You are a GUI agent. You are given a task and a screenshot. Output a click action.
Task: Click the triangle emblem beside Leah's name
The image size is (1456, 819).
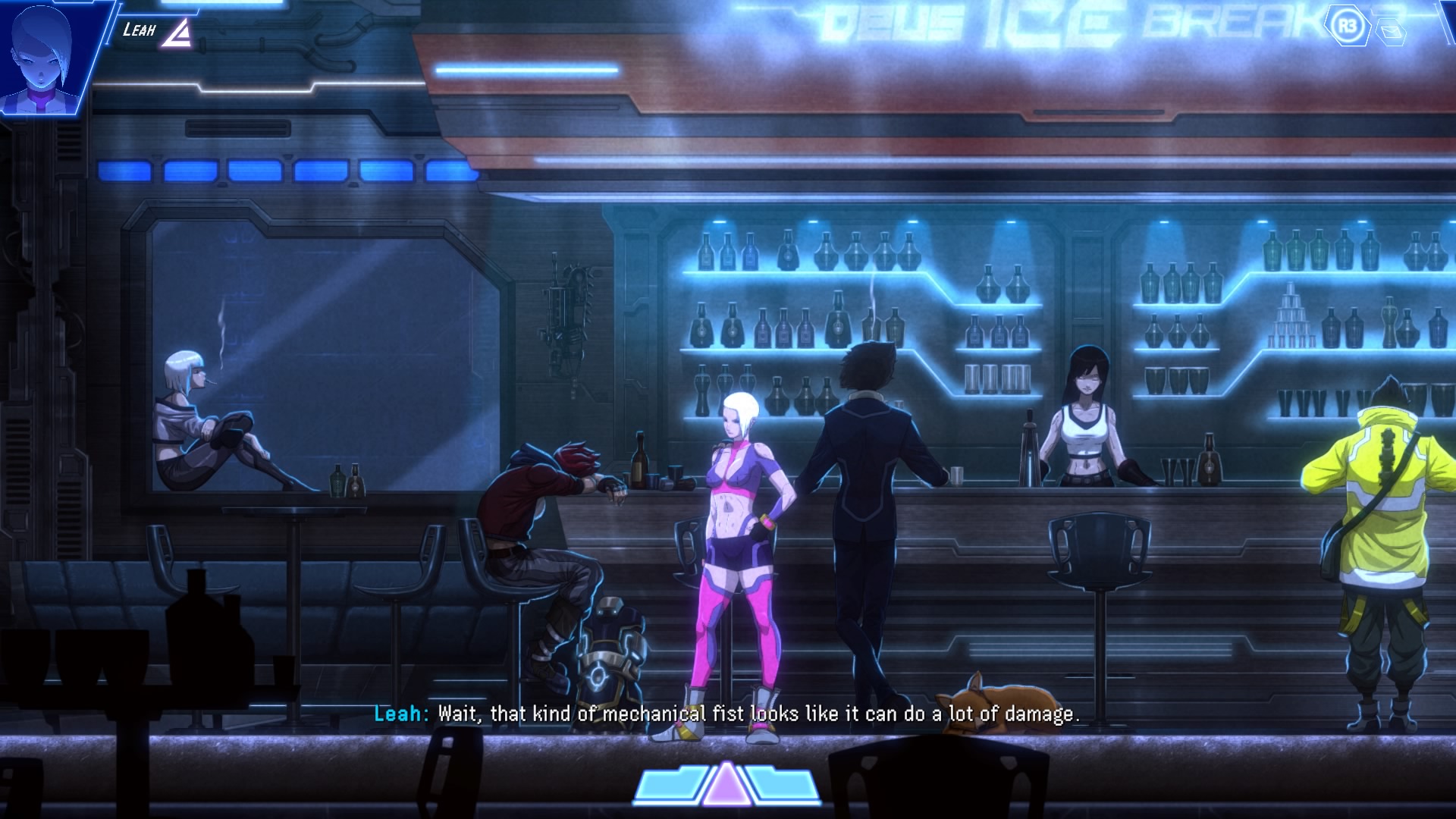point(177,33)
